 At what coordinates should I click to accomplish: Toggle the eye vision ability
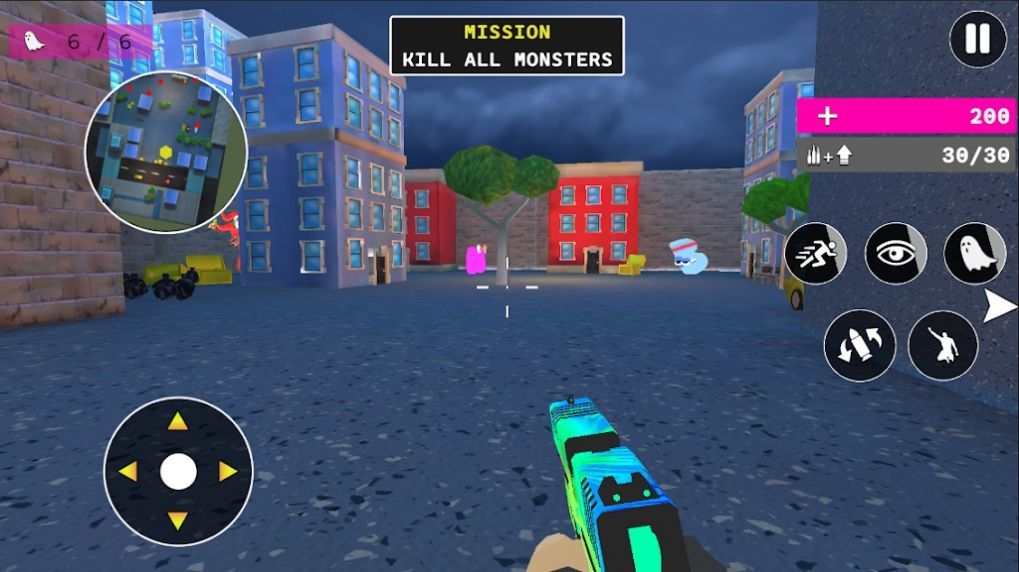[895, 253]
